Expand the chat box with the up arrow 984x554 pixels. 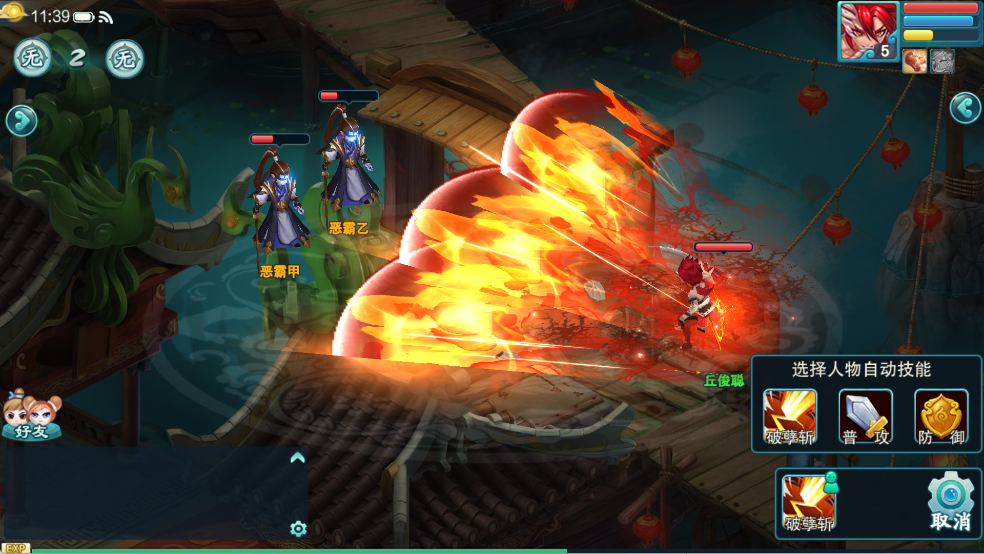pyautogui.click(x=297, y=458)
